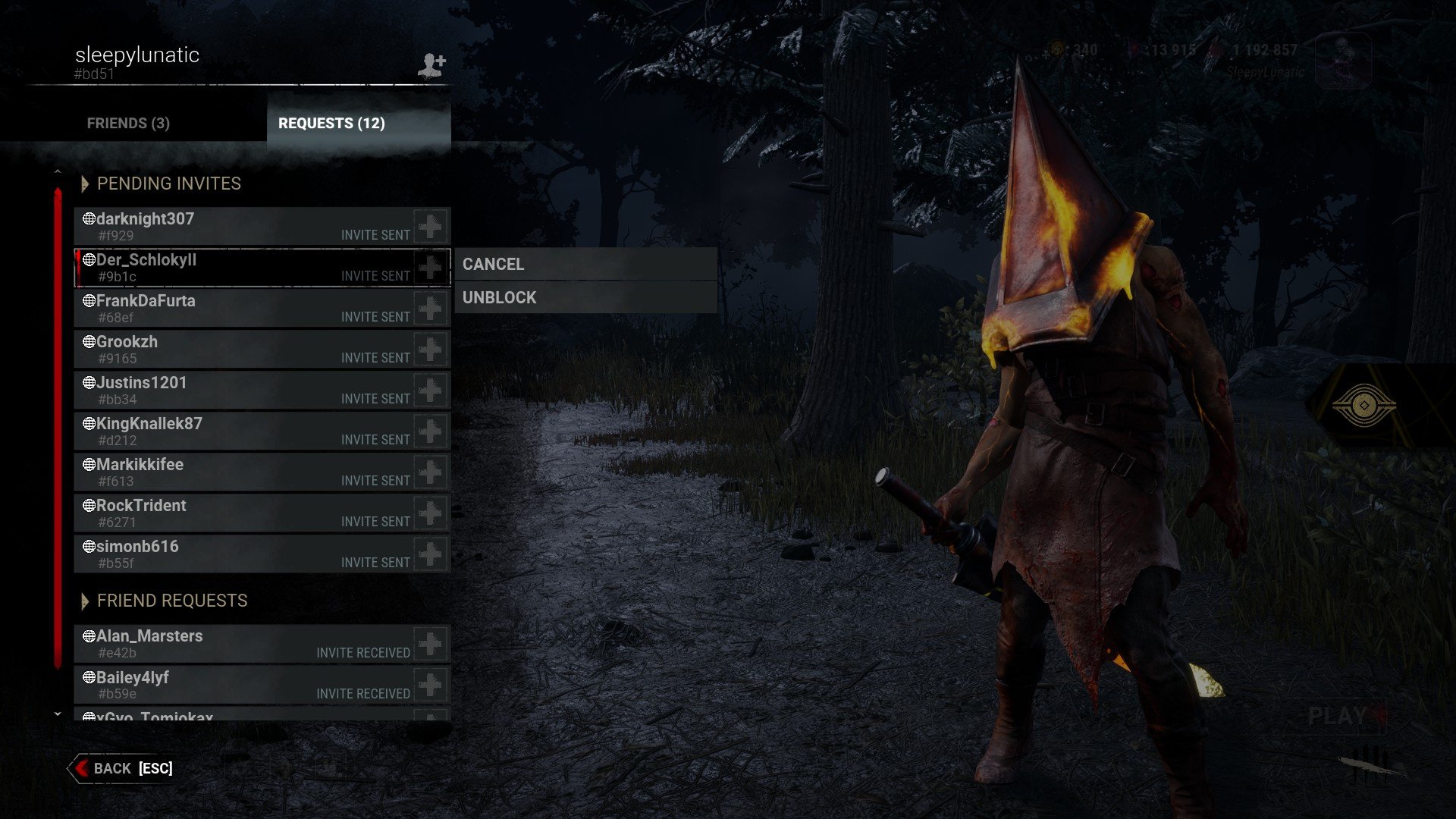Viewport: 1456px width, 819px height.
Task: Select the FrankDaFurta invite row
Action: [x=243, y=308]
